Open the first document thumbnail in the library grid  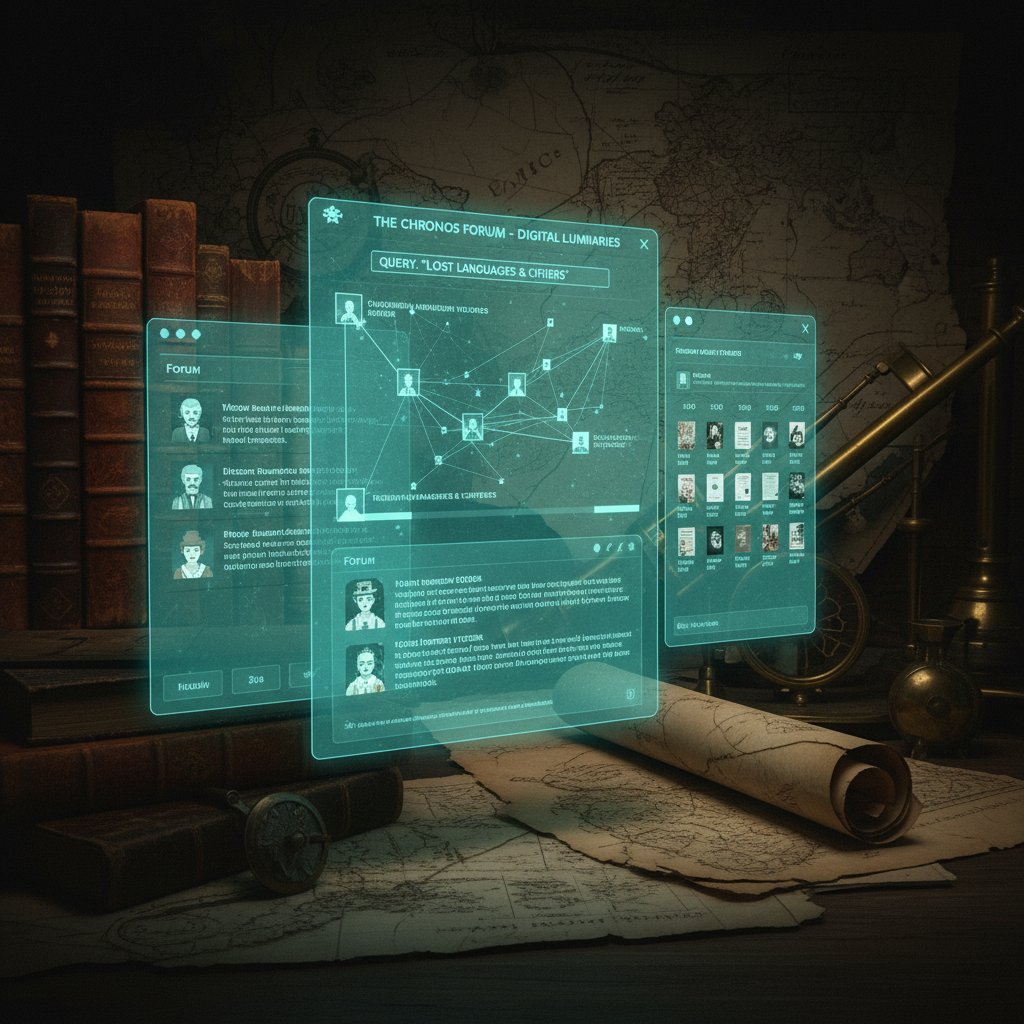pyautogui.click(x=686, y=434)
